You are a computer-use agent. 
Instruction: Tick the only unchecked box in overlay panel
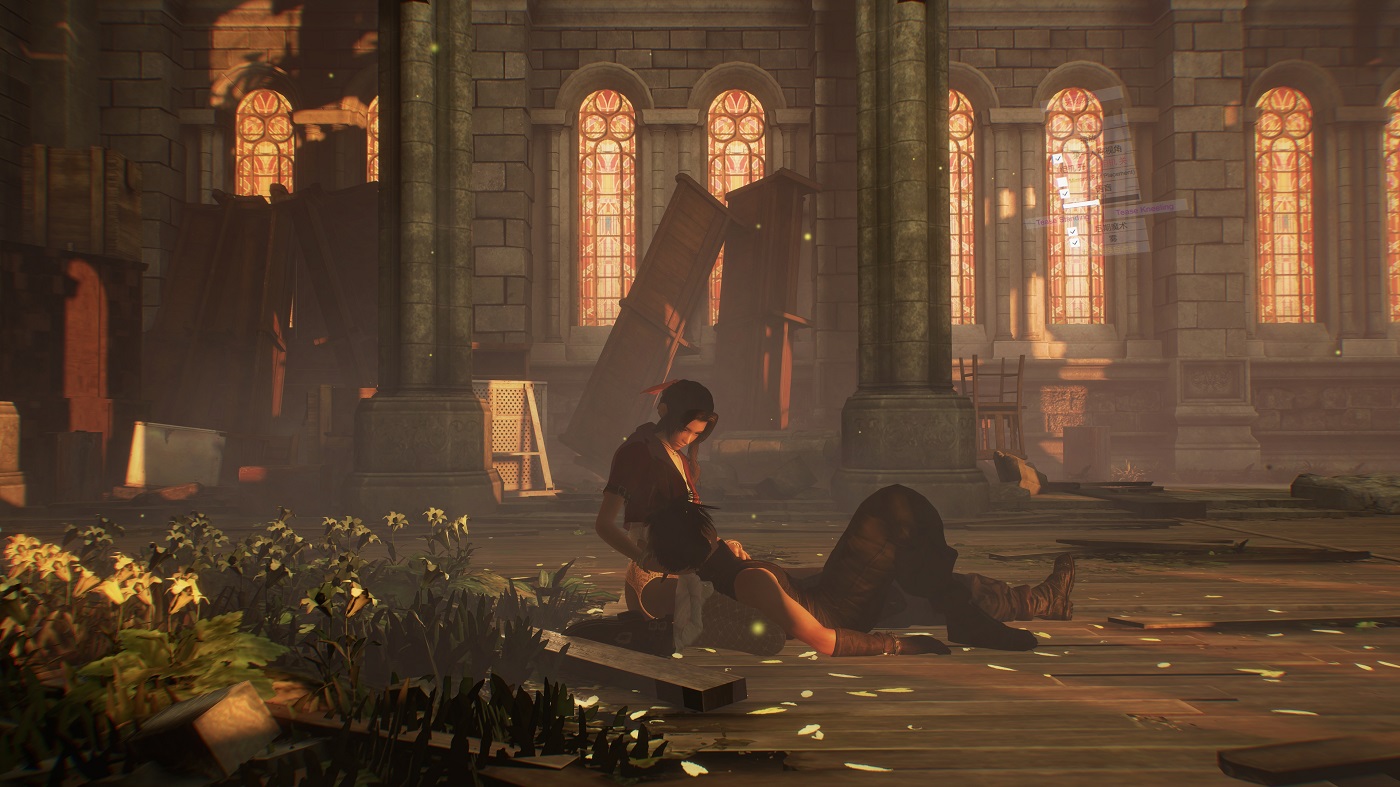tap(1062, 182)
